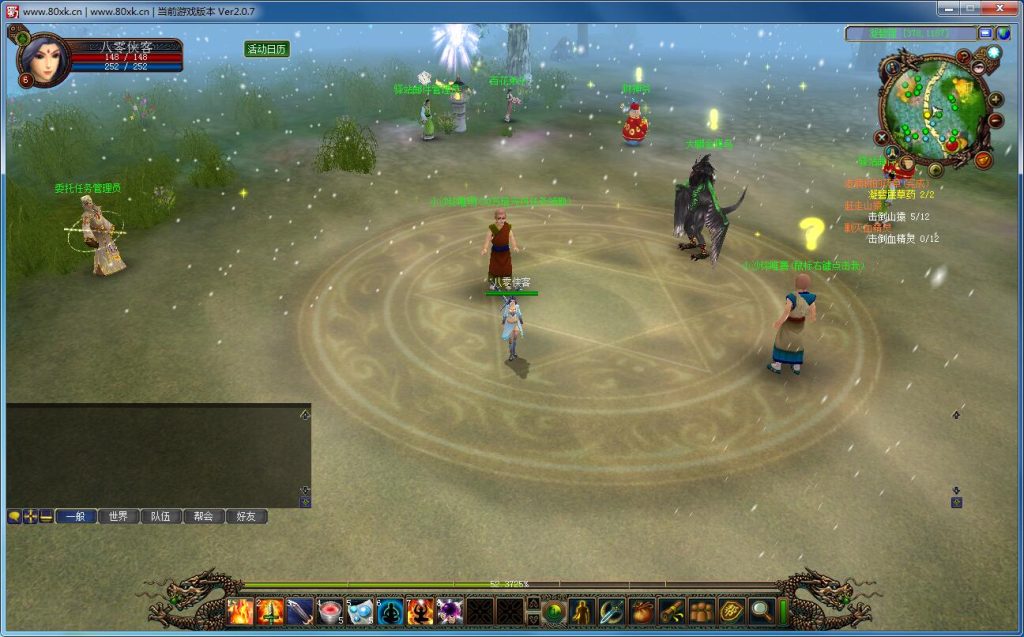This screenshot has height=637, width=1024.
Task: Open the 帮会 guild chat tab
Action: (x=203, y=517)
